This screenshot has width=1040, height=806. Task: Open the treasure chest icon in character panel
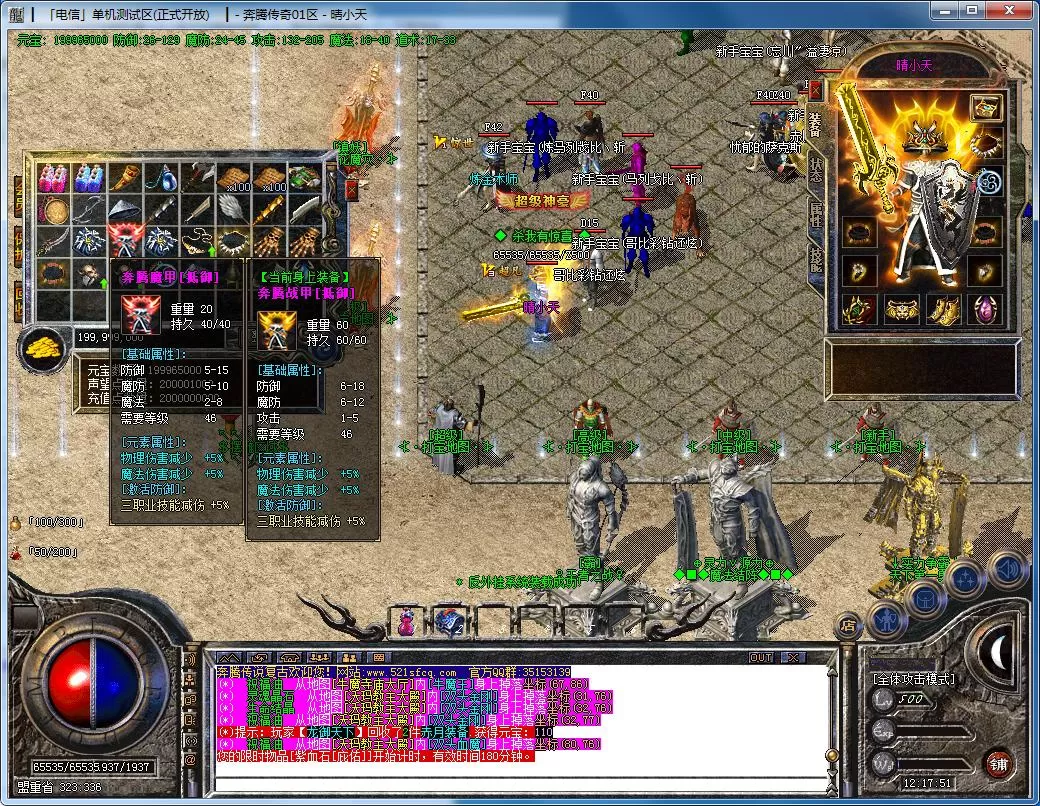(x=985, y=107)
